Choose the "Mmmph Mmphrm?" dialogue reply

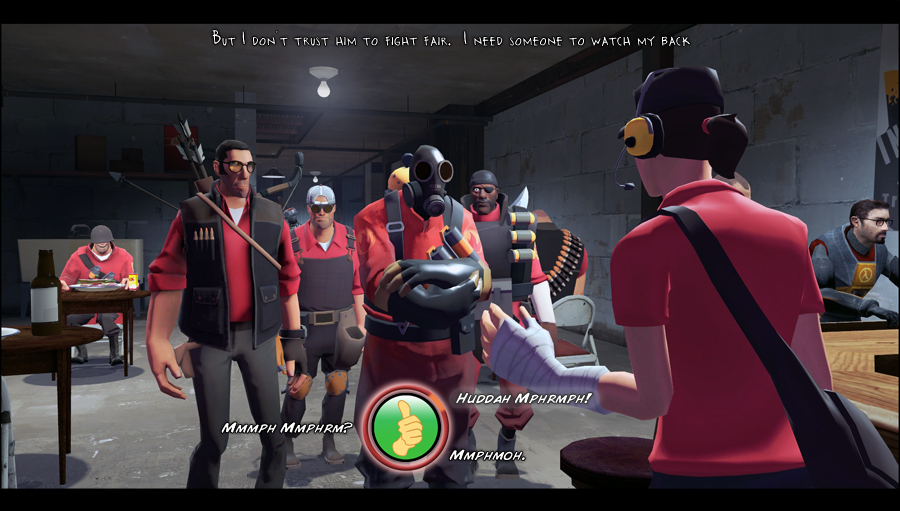(287, 428)
